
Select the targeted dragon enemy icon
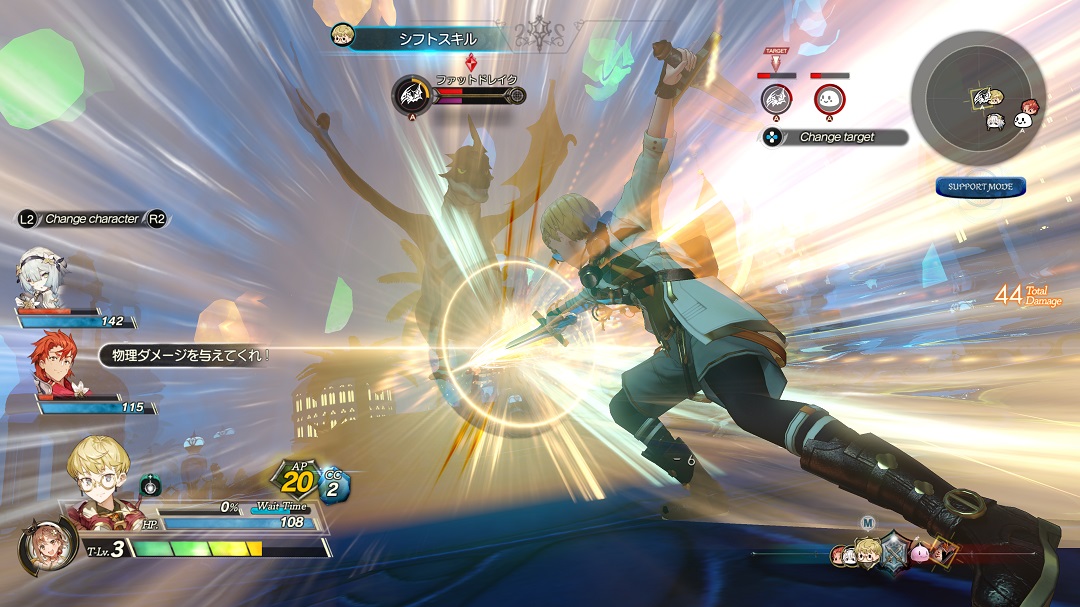(x=776, y=99)
